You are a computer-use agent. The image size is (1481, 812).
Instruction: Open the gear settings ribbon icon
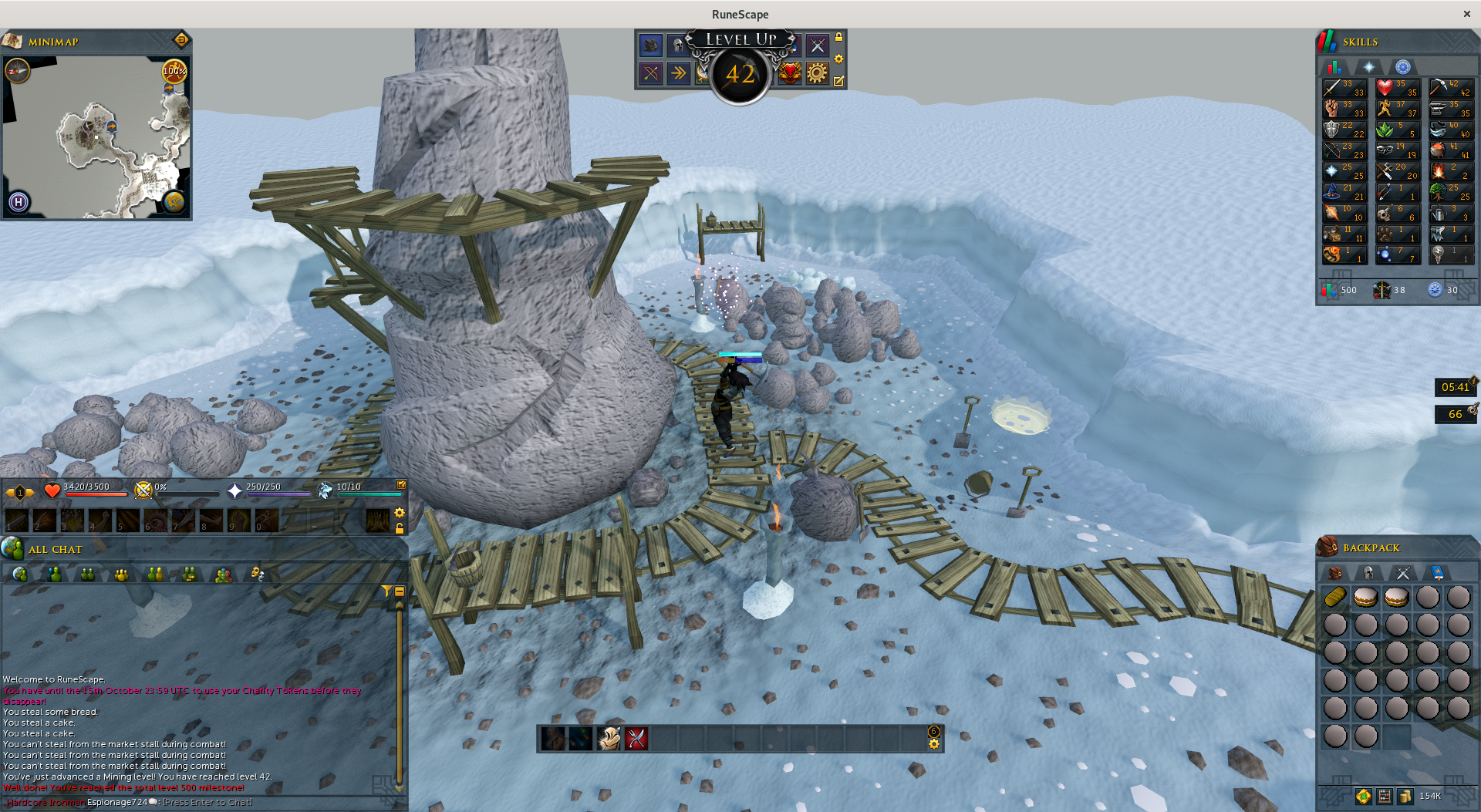point(817,73)
